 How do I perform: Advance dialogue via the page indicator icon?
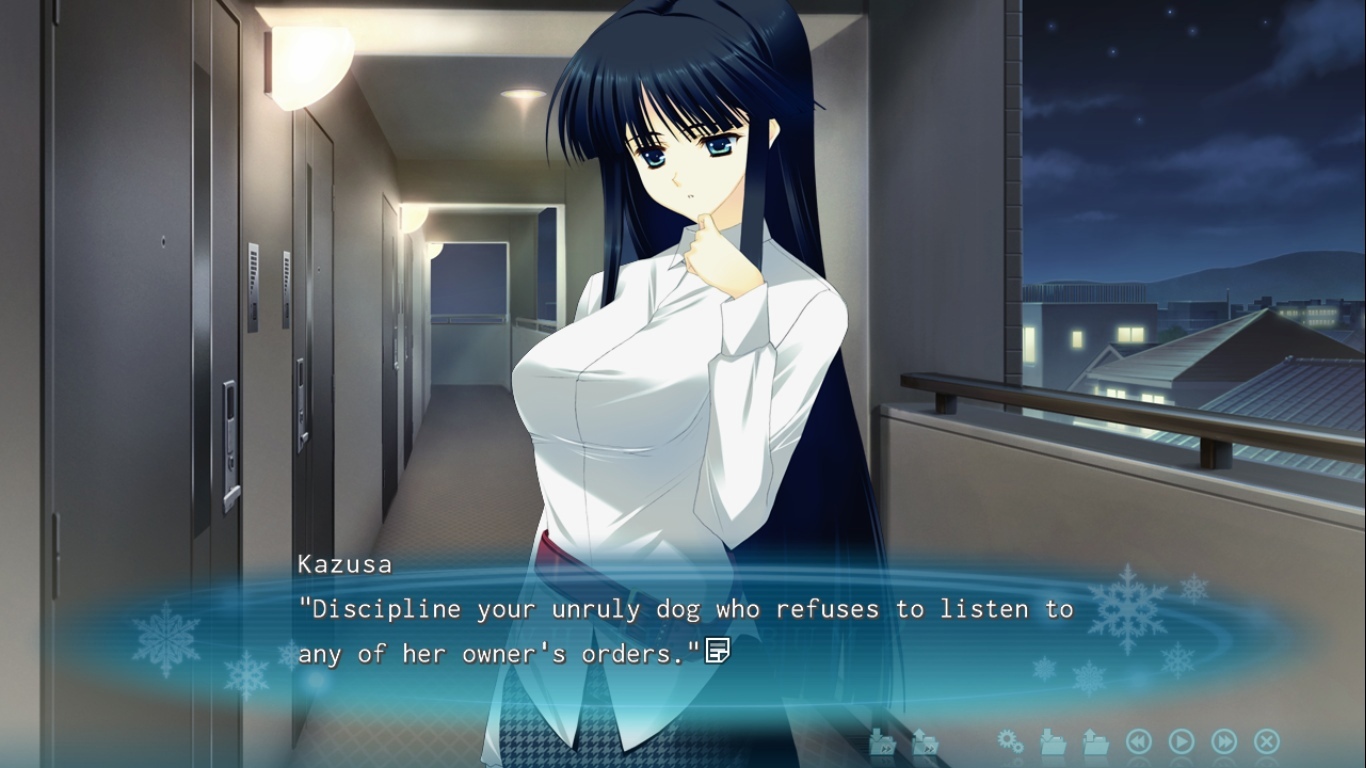[717, 651]
